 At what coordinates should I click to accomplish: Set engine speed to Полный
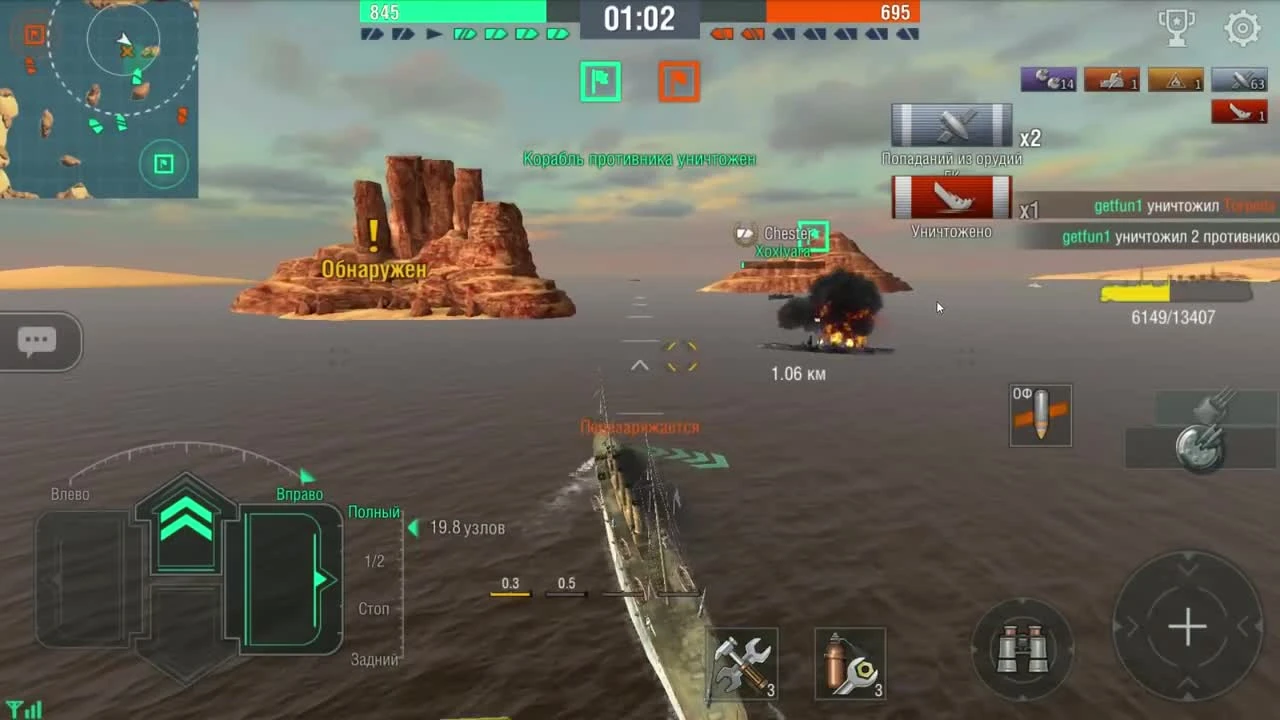[x=373, y=511]
